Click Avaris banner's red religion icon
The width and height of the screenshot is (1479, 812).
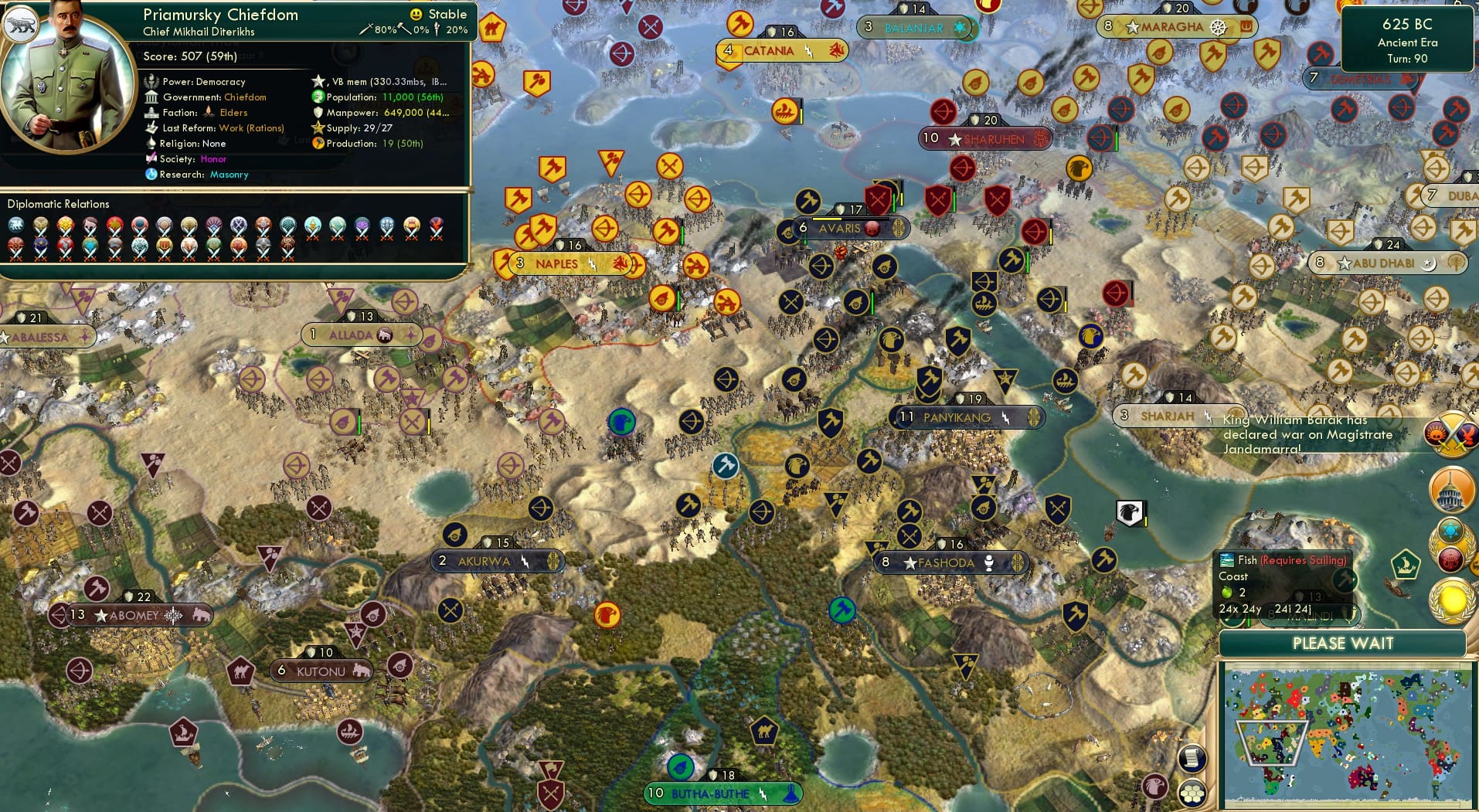click(872, 228)
